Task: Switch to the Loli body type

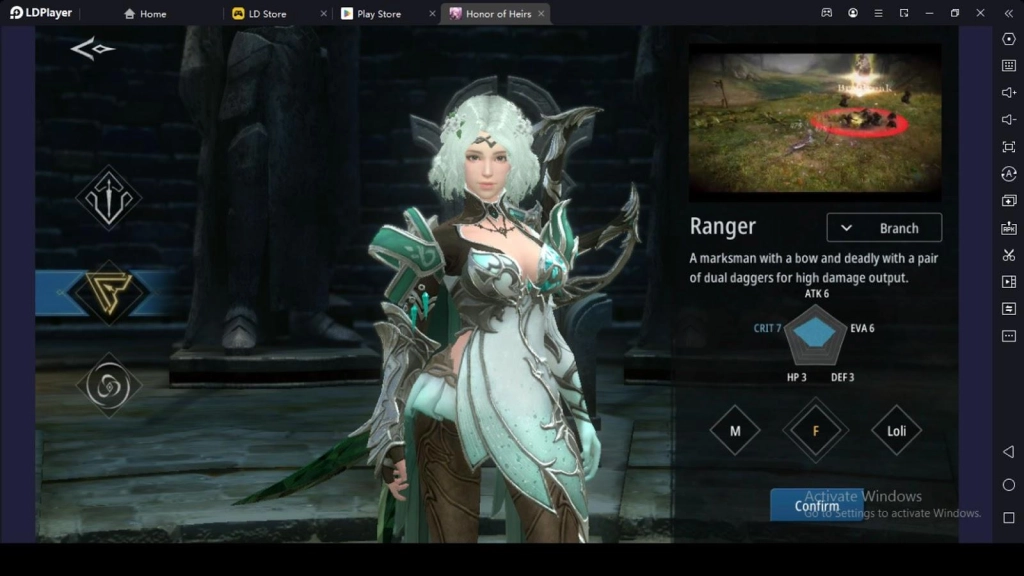Action: (x=896, y=431)
